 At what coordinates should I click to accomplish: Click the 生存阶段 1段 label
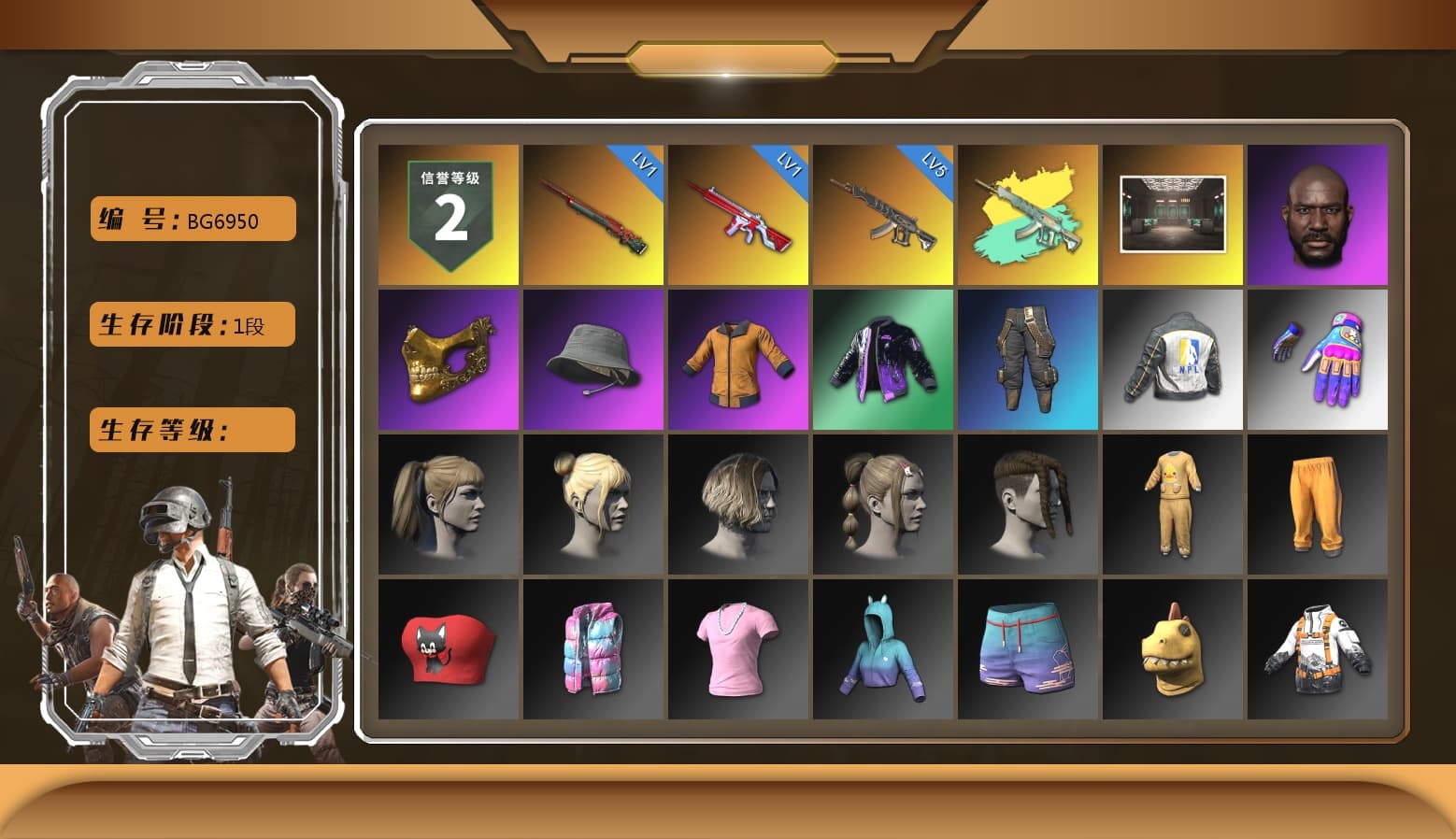(x=191, y=324)
